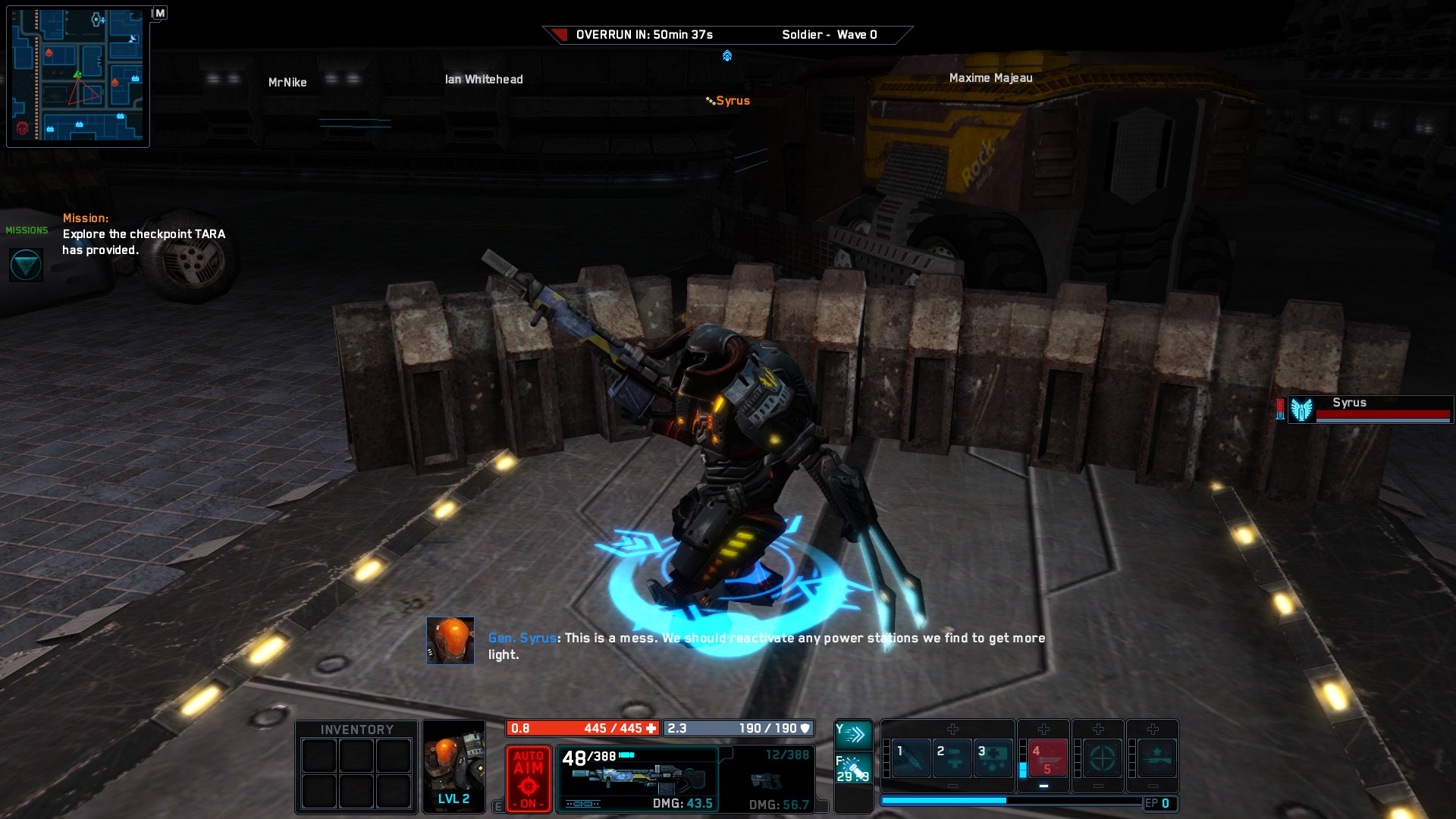This screenshot has width=1456, height=819.
Task: Activate the Y sprint ability icon
Action: tap(855, 733)
